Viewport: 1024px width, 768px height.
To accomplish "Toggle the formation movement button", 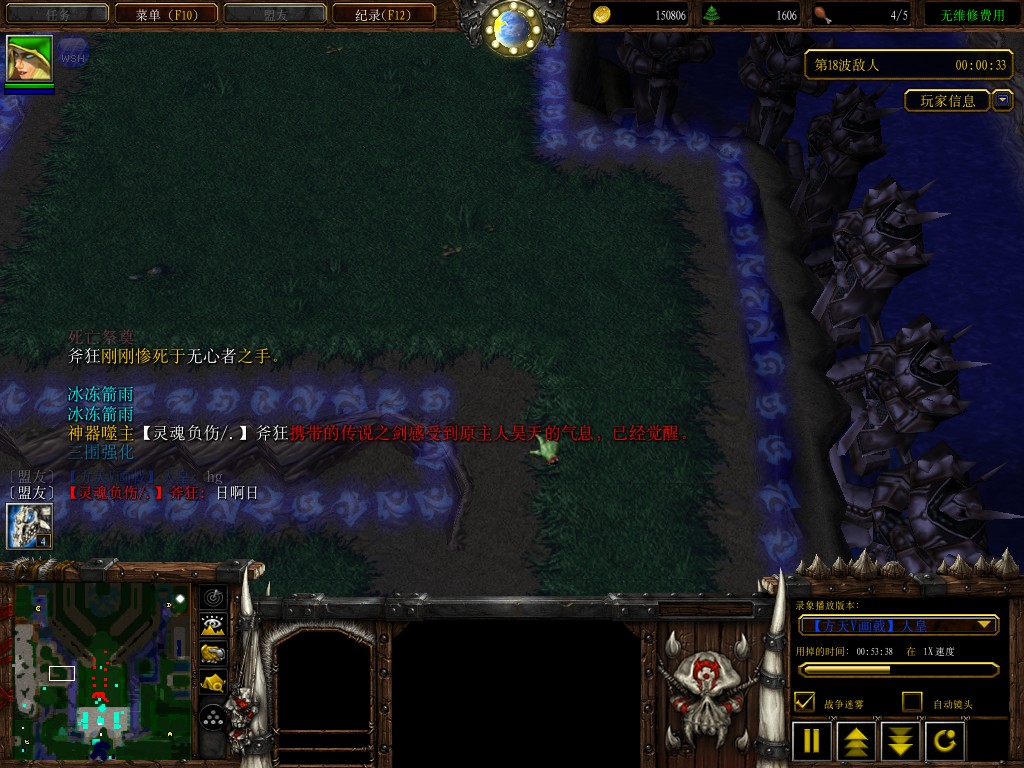I will tap(213, 717).
